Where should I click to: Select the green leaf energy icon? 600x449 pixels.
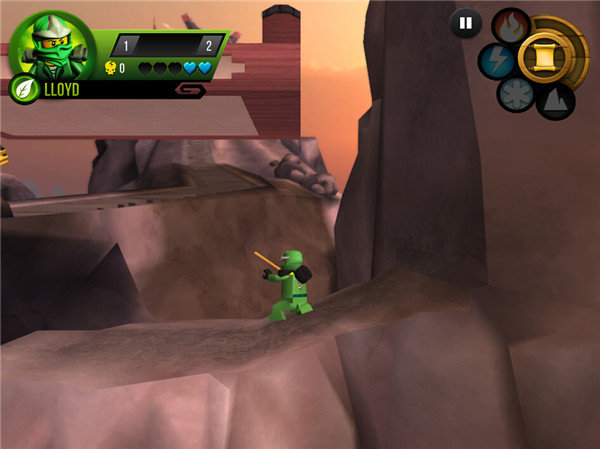click(22, 89)
